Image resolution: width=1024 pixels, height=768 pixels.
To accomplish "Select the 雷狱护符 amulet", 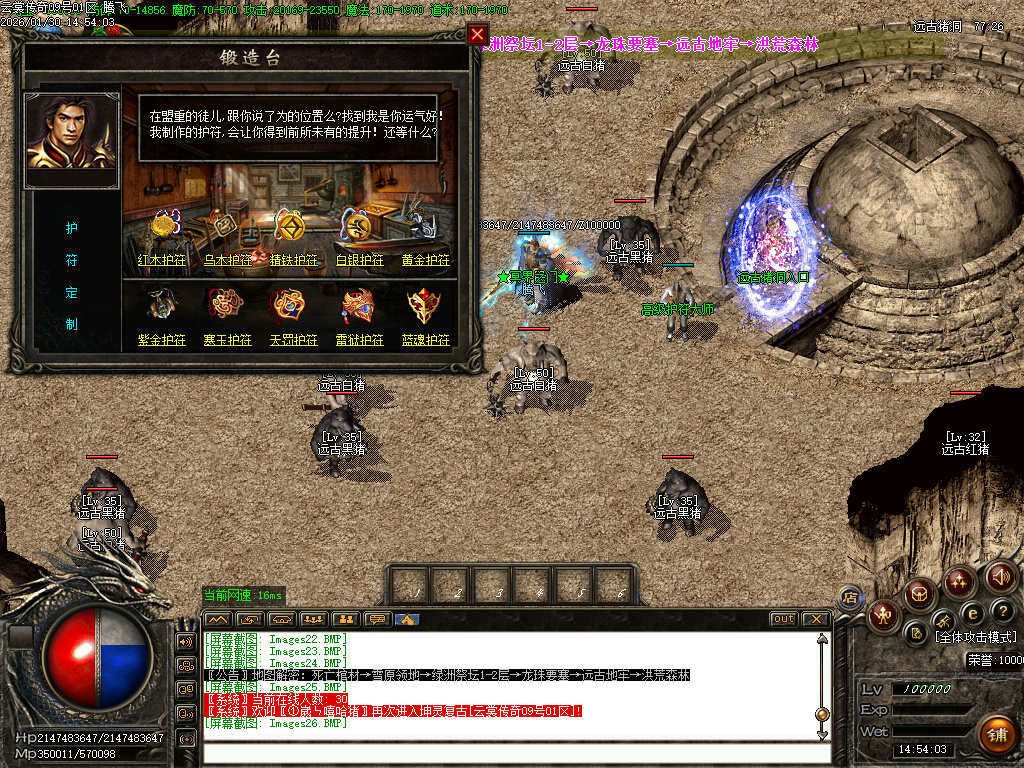I will click(x=359, y=340).
